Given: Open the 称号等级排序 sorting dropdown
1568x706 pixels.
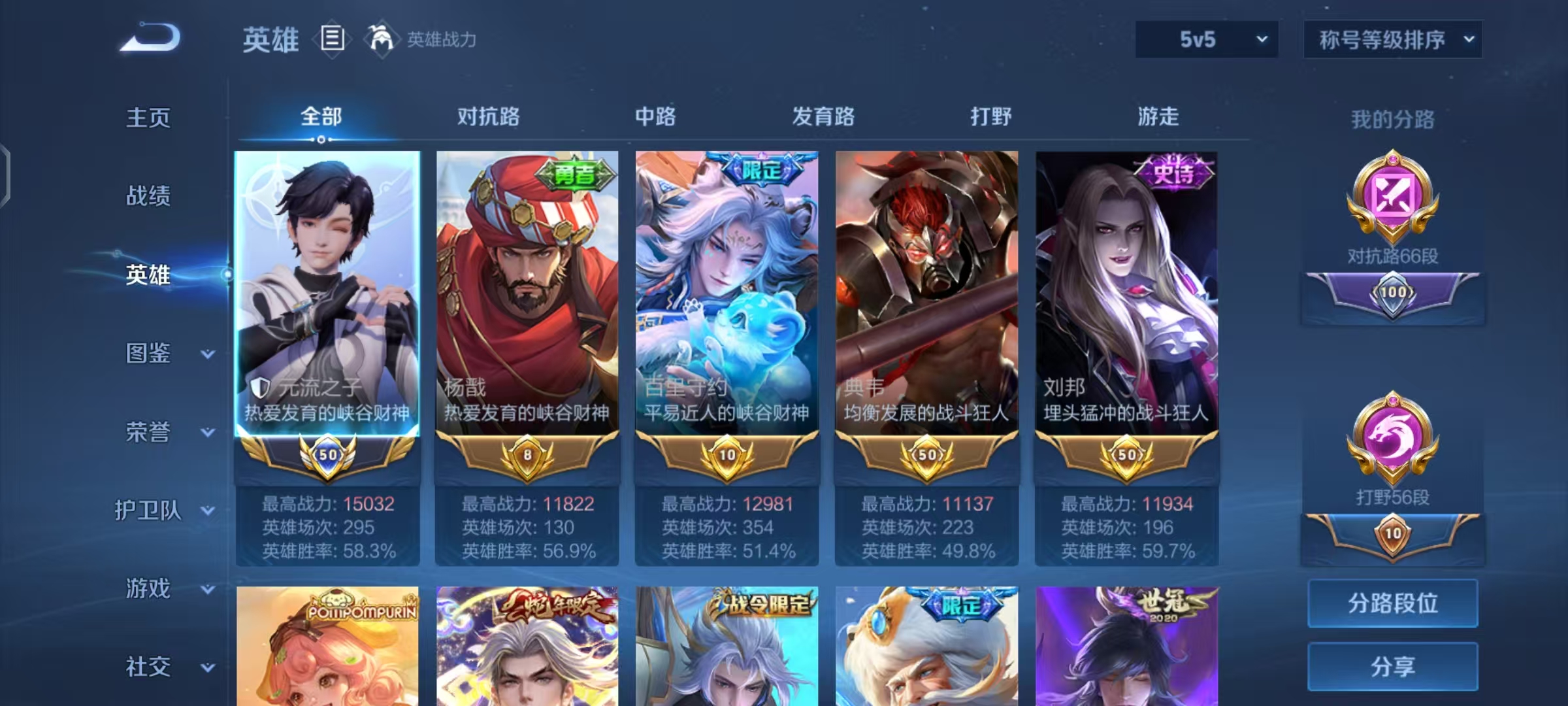Looking at the screenshot, I should 1393,39.
